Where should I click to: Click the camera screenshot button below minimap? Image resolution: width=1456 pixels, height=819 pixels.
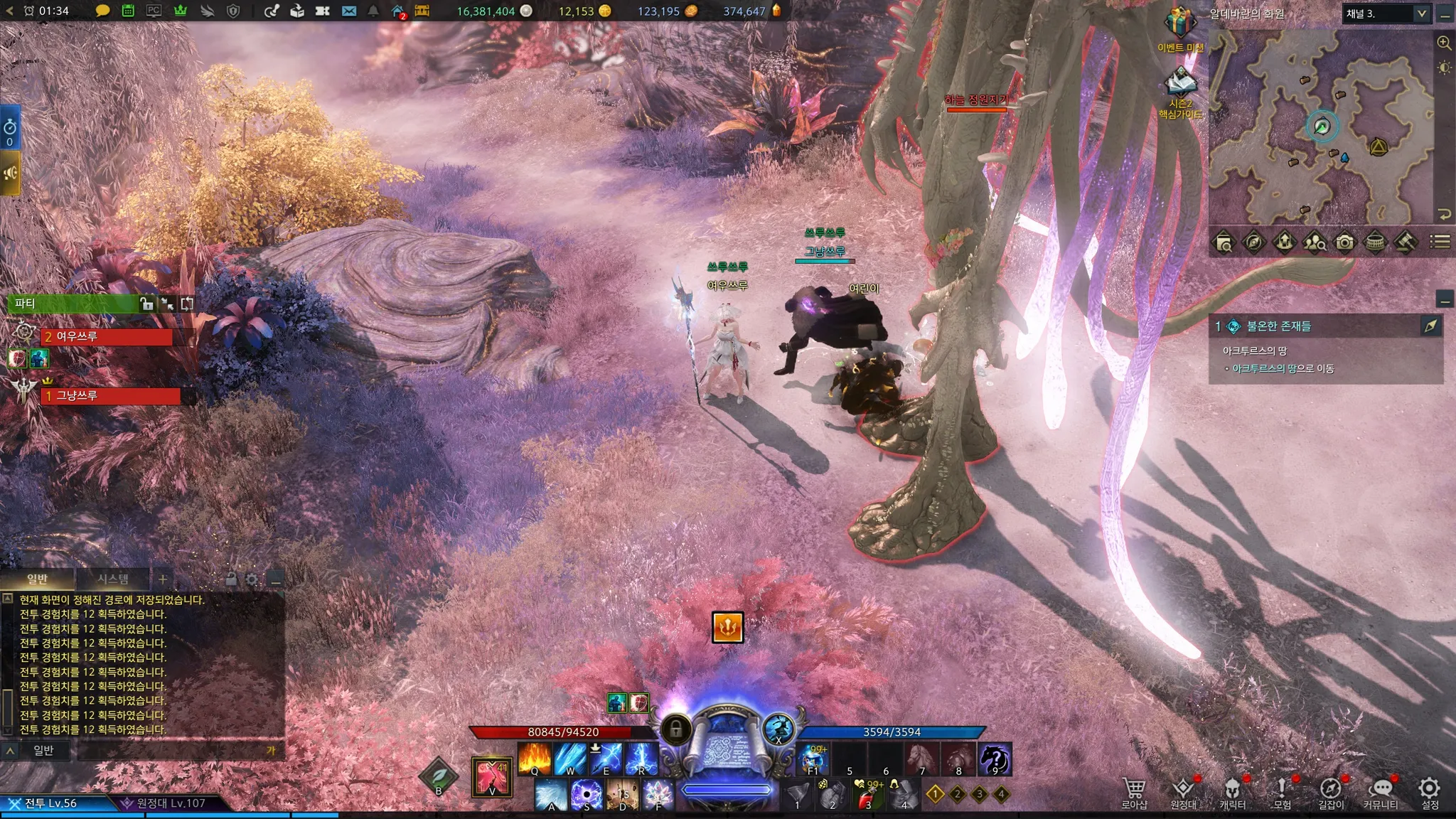click(1344, 242)
